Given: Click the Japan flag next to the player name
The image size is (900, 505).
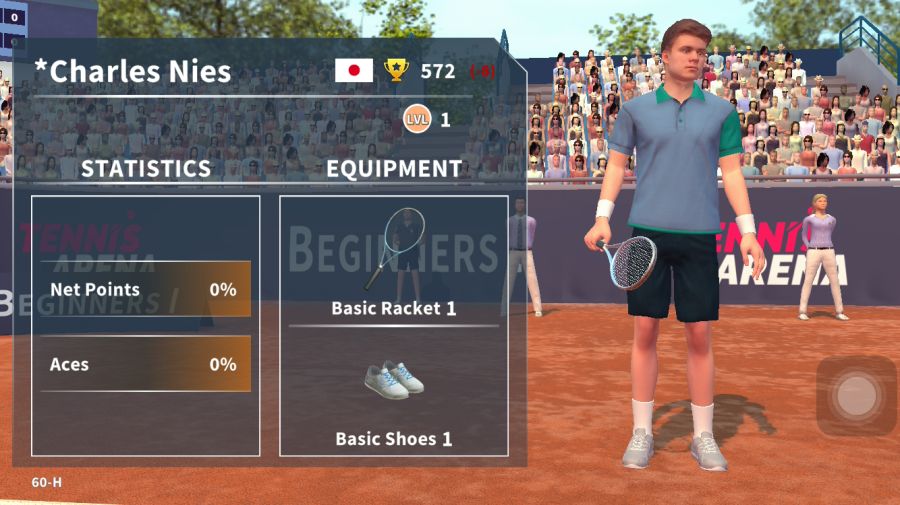Looking at the screenshot, I should click(x=354, y=70).
